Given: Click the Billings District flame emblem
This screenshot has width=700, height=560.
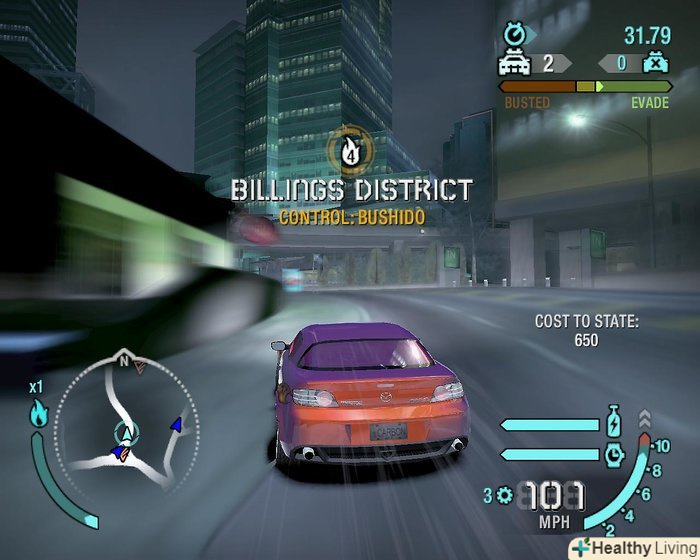Looking at the screenshot, I should click(350, 150).
